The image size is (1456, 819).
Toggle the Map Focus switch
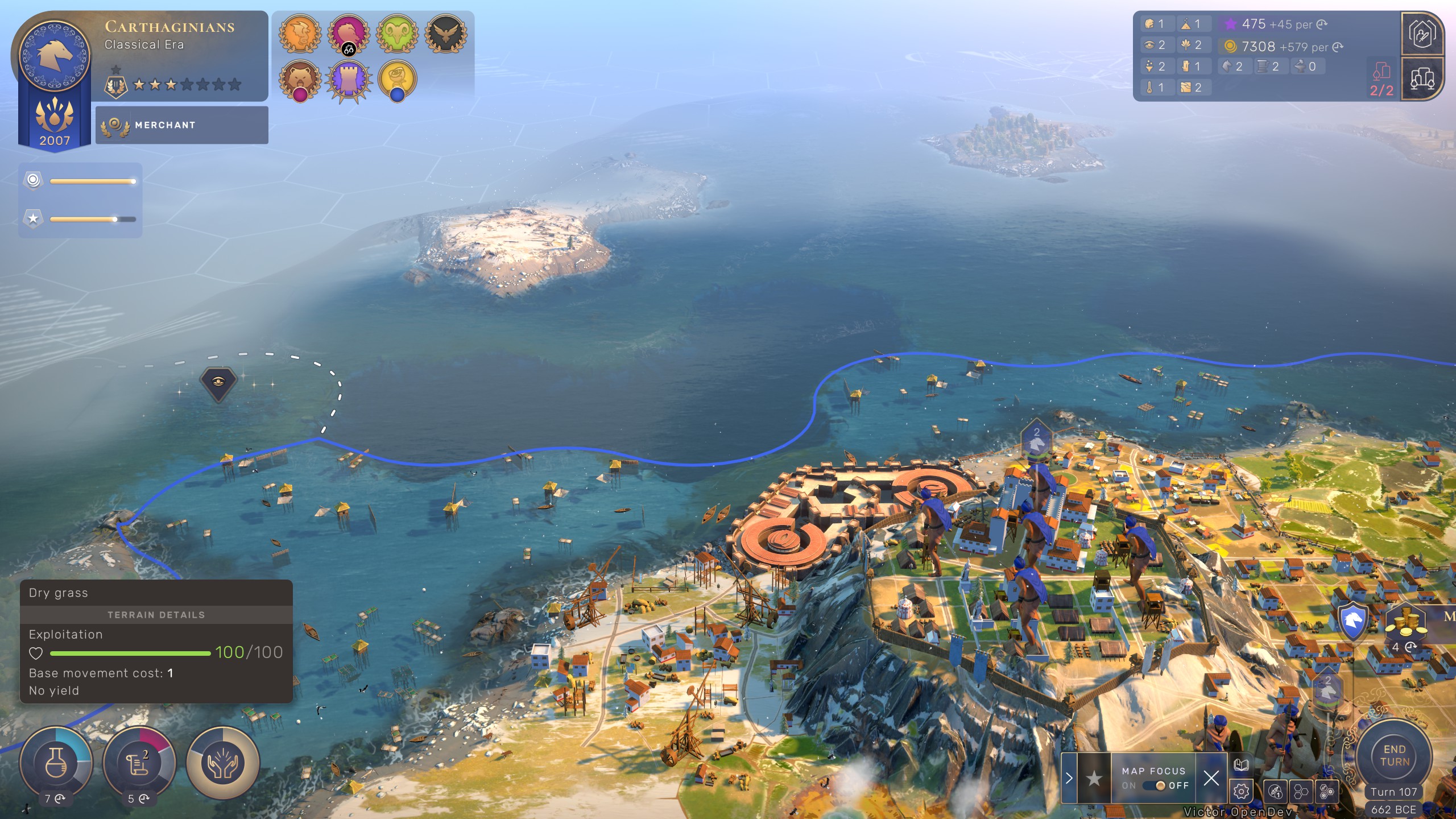click(x=1156, y=785)
